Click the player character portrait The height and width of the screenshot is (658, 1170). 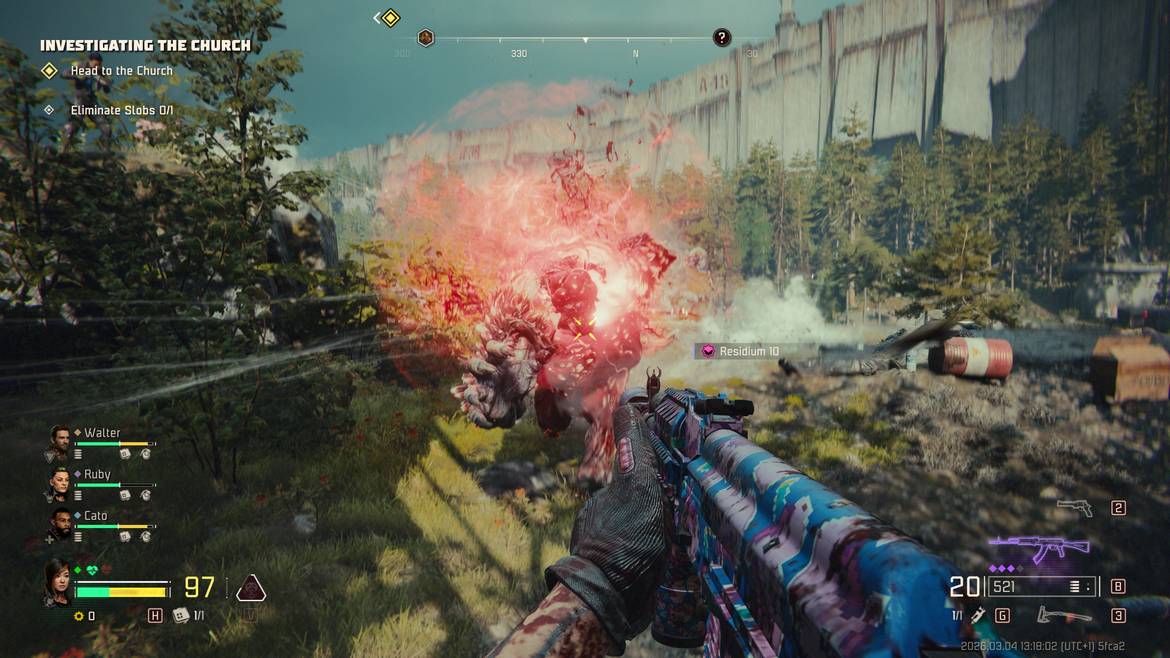click(57, 582)
